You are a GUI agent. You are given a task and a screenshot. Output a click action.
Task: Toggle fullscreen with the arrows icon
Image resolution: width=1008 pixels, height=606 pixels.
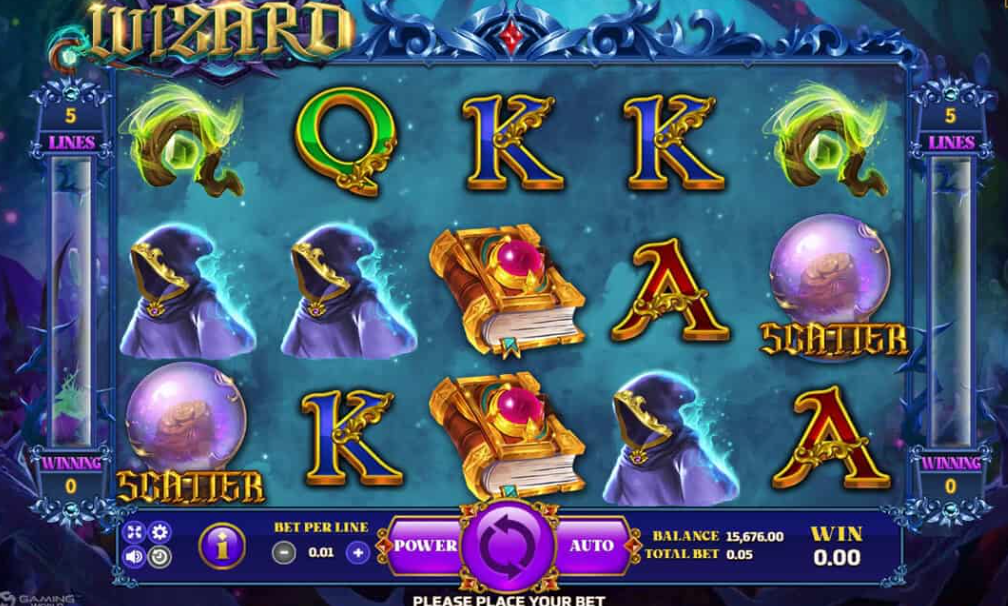pos(136,532)
